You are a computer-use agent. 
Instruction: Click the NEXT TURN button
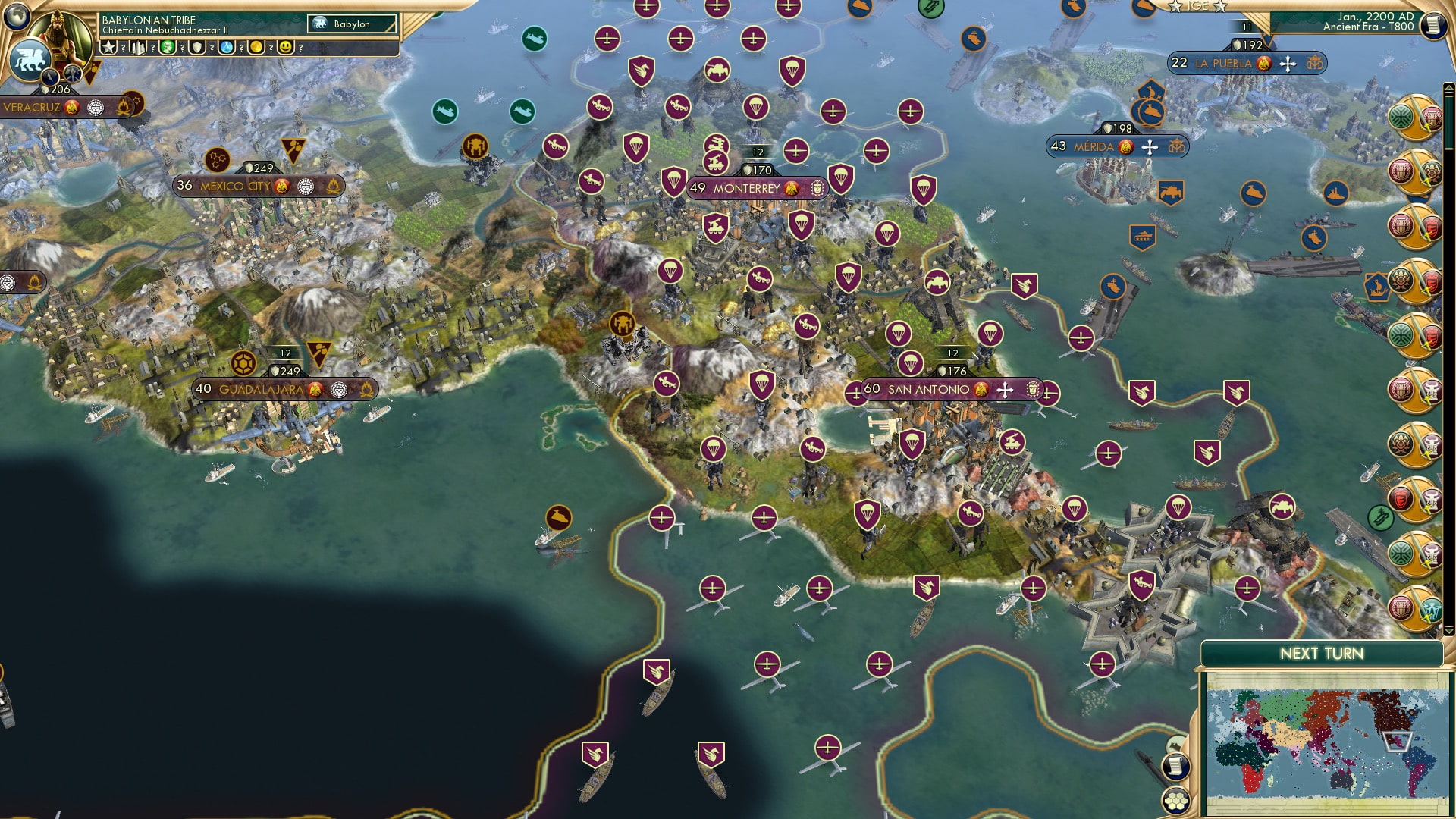pyautogui.click(x=1322, y=652)
